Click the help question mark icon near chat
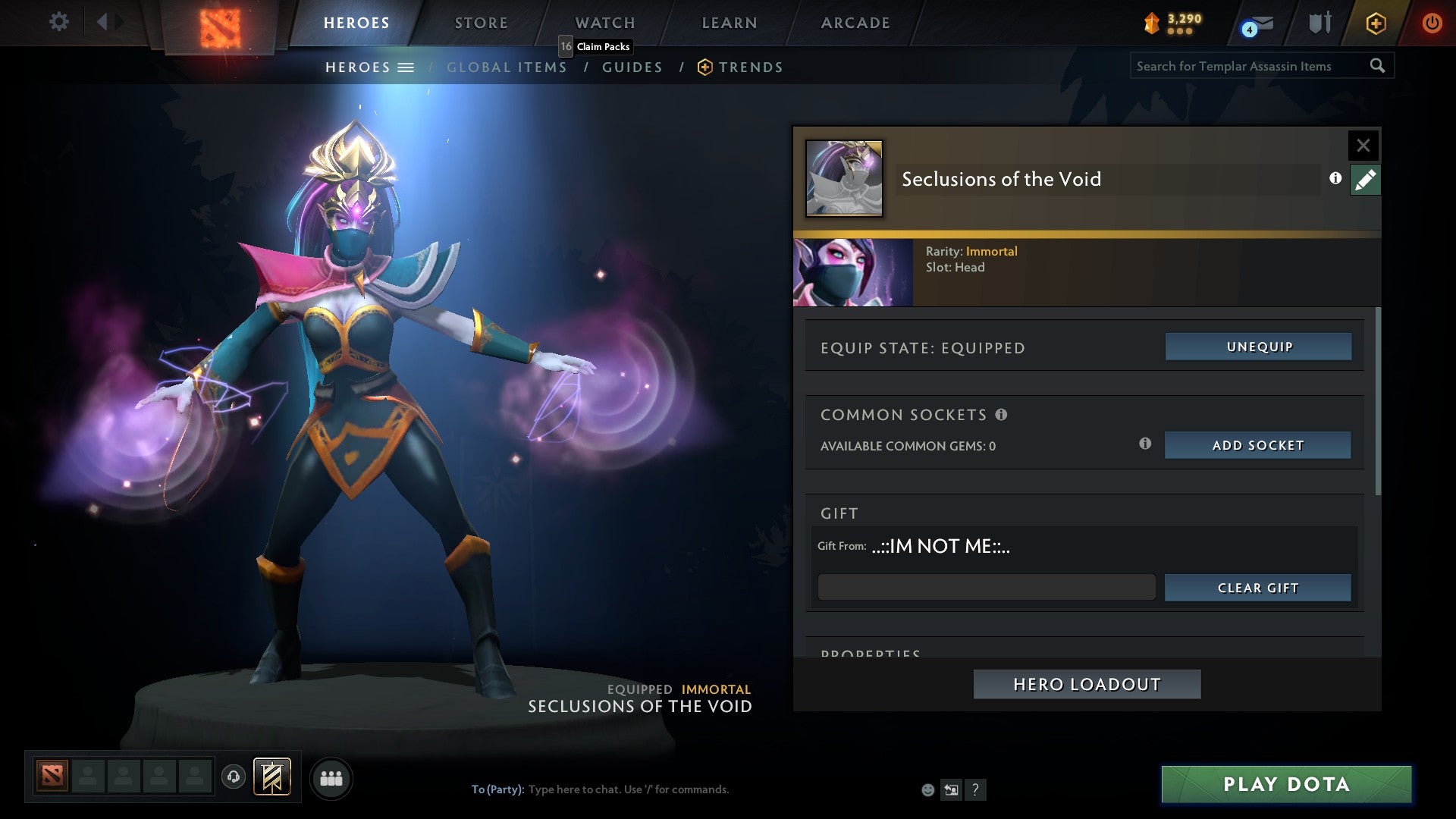Screen dimensions: 1456x819 point(975,790)
